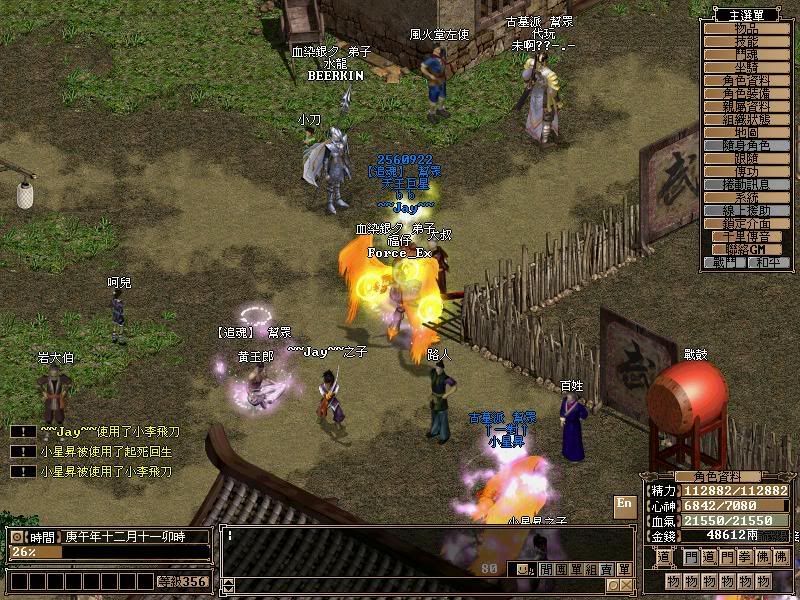Toggle the En input language button
Viewport: 800px width, 600px height.
click(624, 504)
